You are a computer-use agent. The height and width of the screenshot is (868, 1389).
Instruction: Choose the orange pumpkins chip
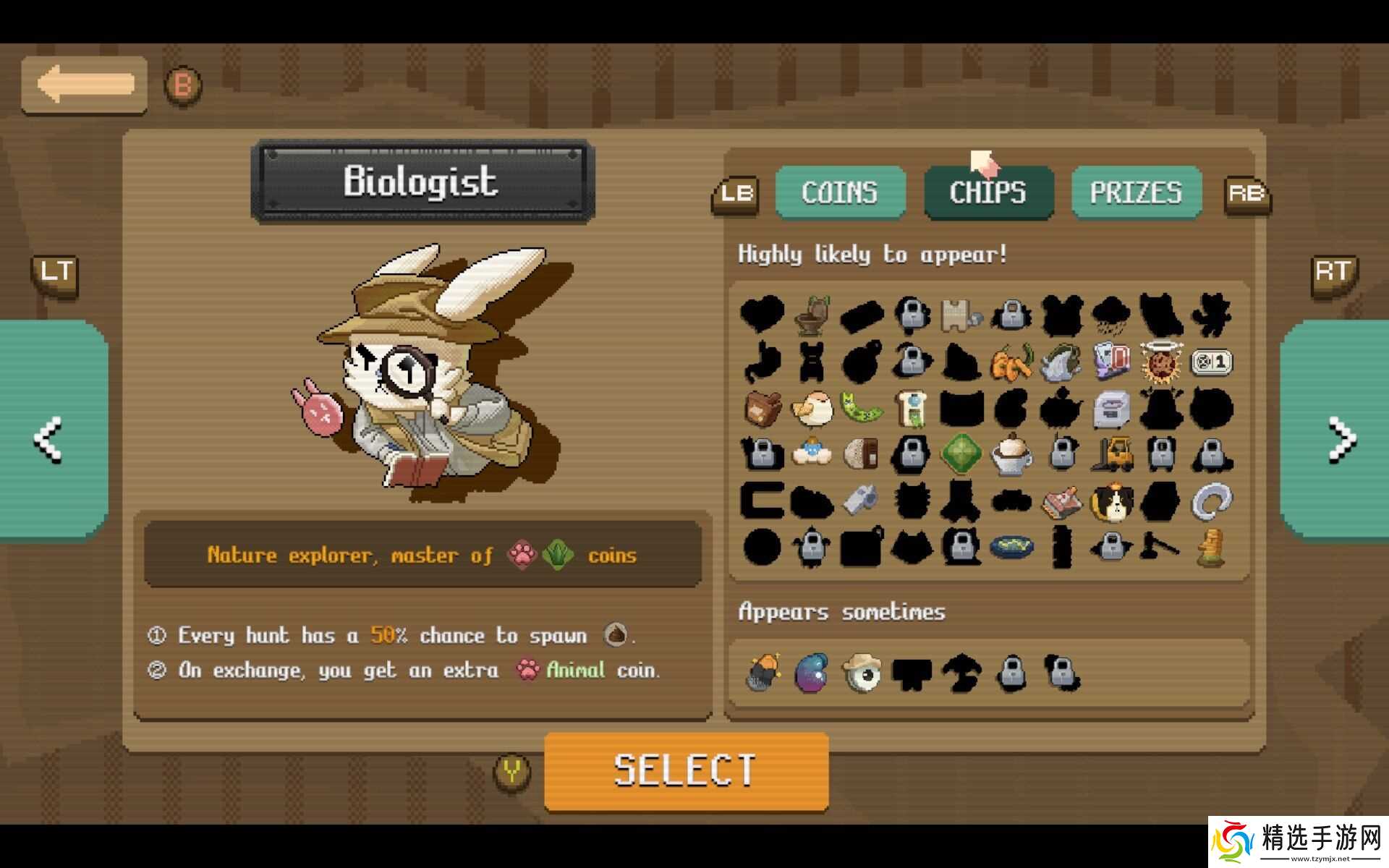[x=1011, y=362]
